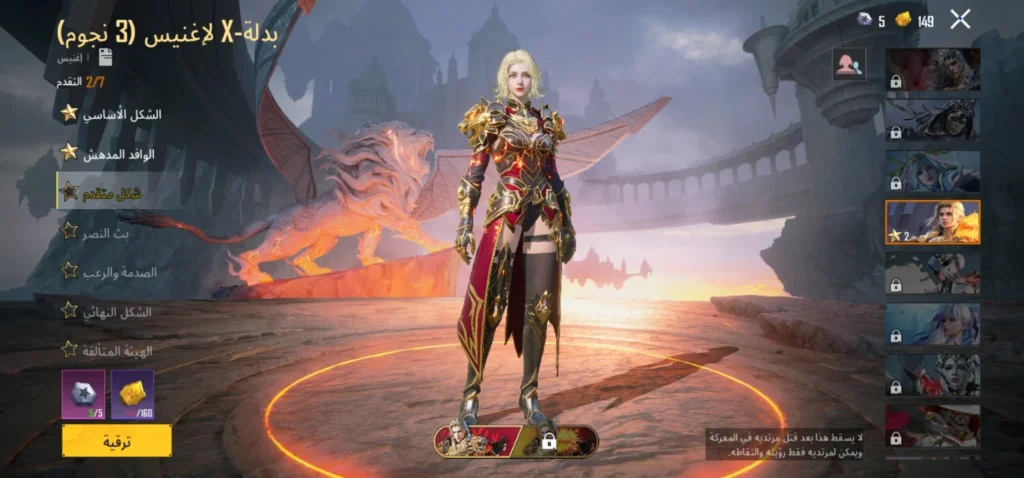Switch to the locked yellow style variant
Image resolution: width=1024 pixels, height=478 pixels.
click(560, 441)
